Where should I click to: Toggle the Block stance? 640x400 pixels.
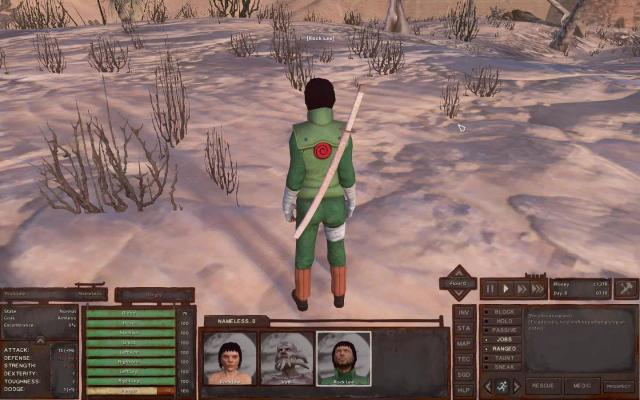coord(501,311)
